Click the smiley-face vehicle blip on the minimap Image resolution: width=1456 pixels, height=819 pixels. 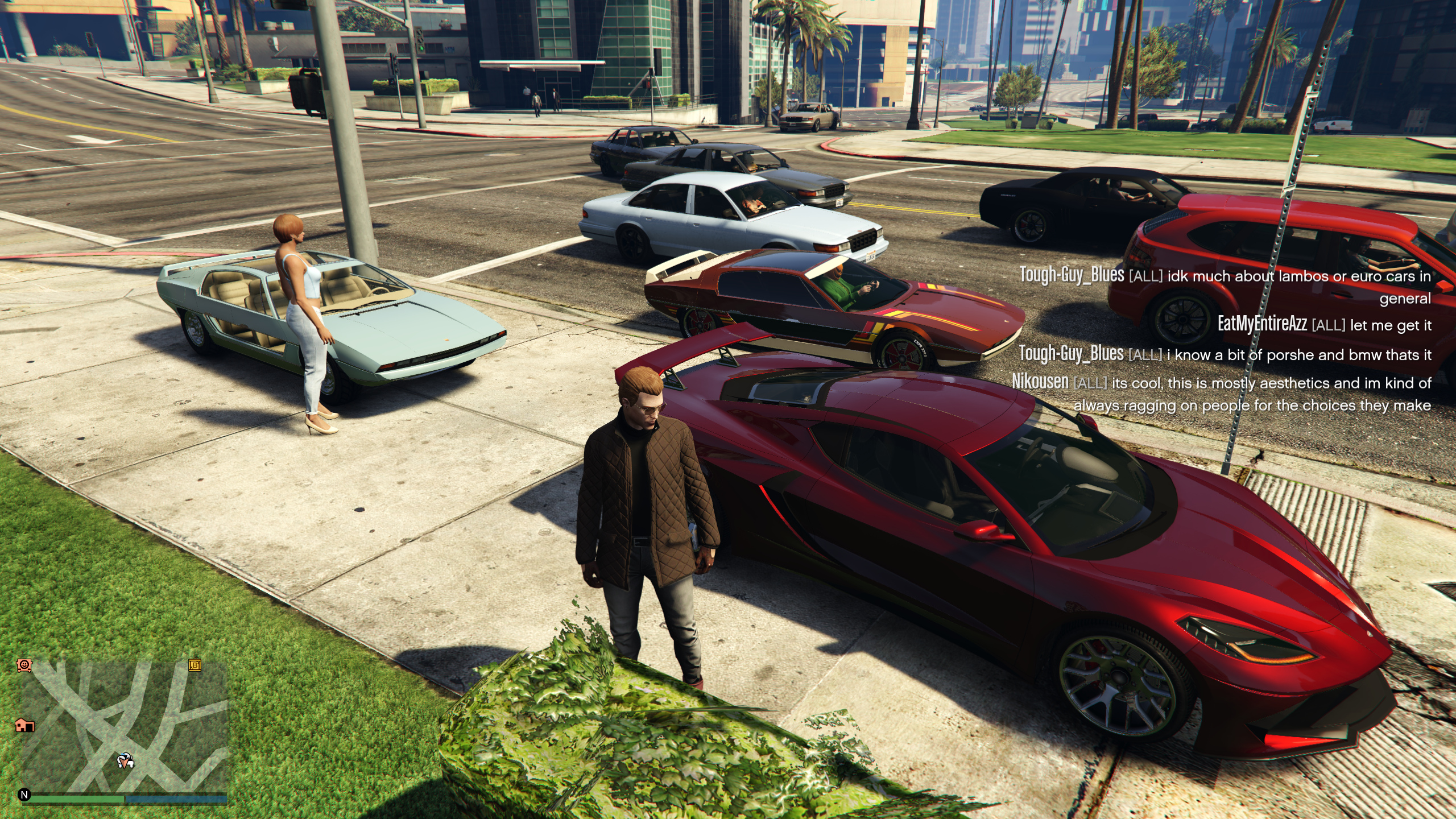24,665
